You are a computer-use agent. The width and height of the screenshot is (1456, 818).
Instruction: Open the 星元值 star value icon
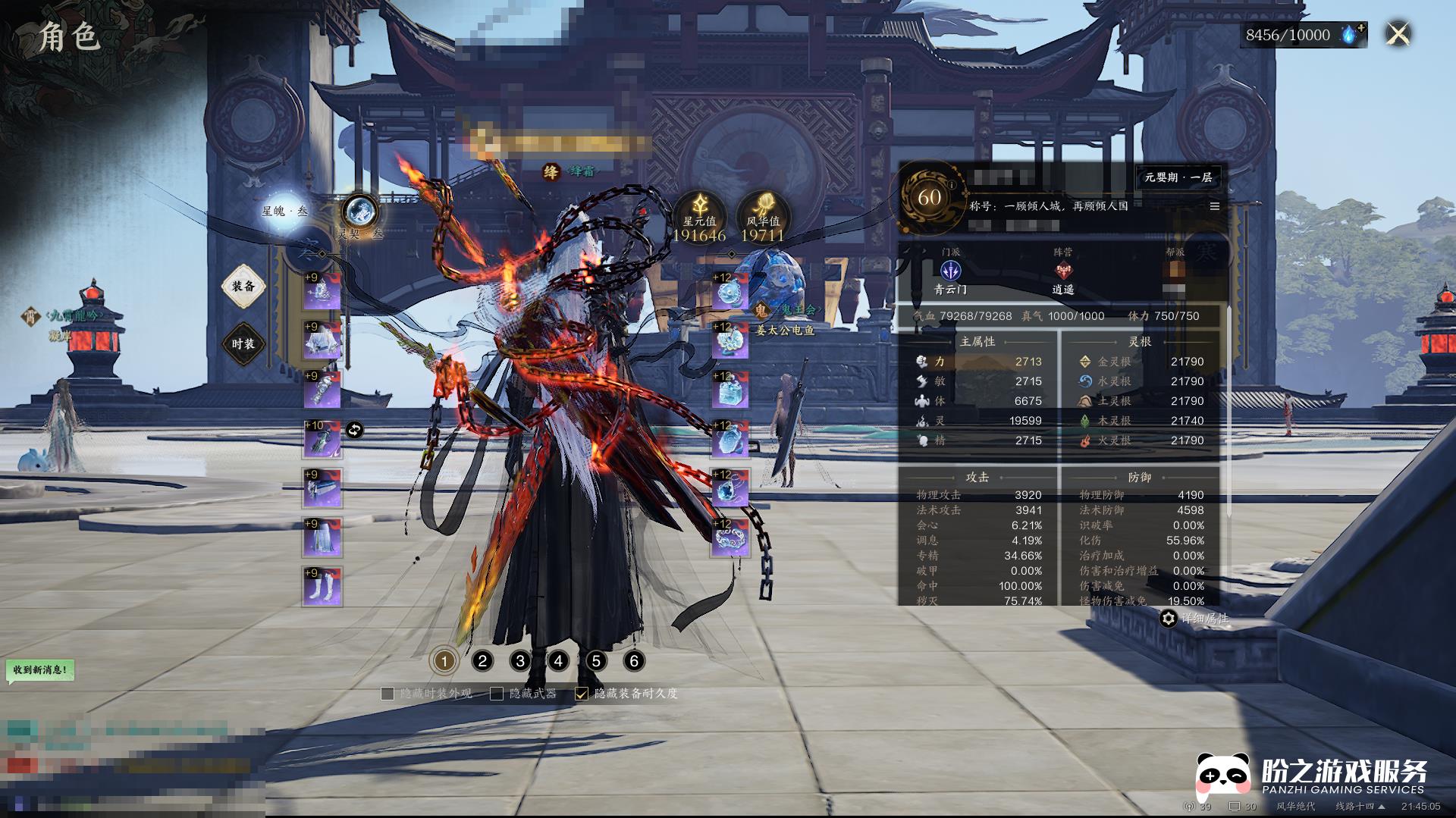point(699,210)
